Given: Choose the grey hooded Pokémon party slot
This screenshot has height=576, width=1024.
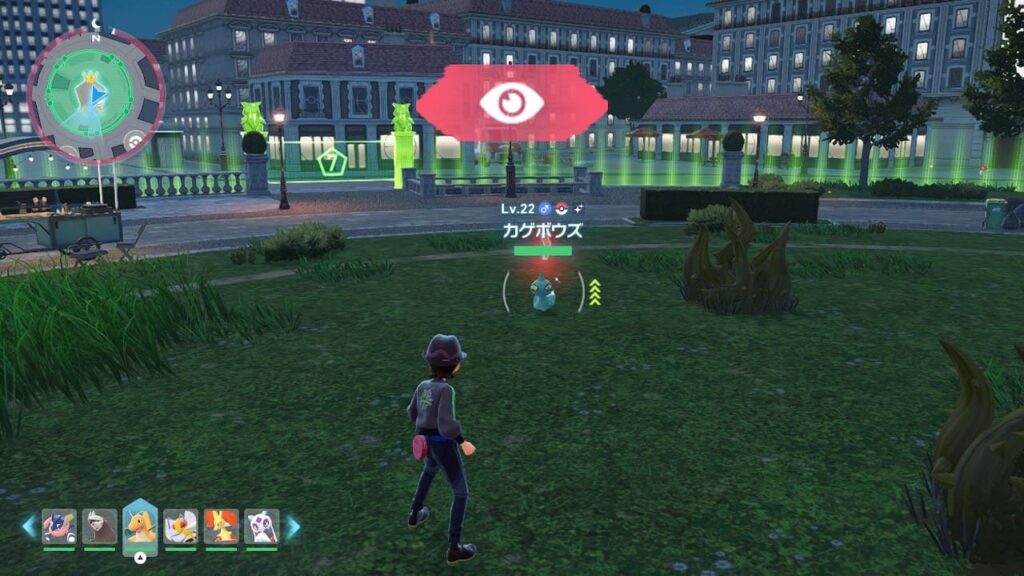Looking at the screenshot, I should click(x=99, y=526).
